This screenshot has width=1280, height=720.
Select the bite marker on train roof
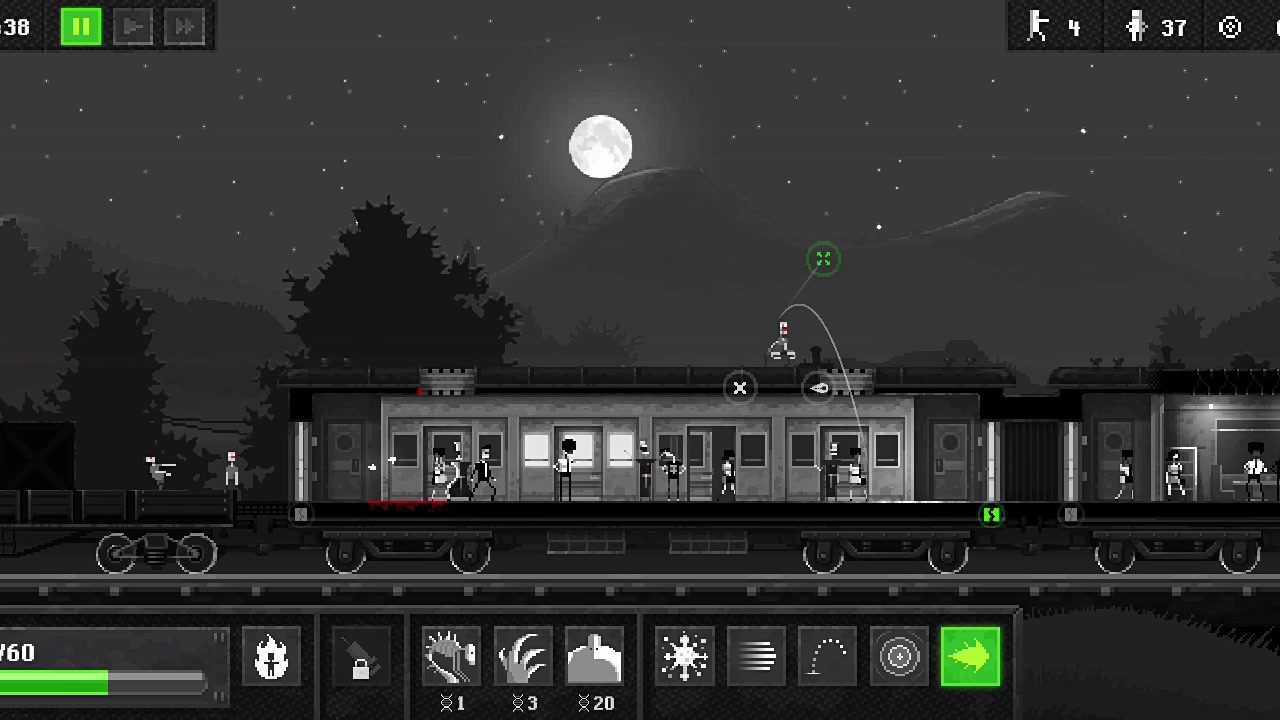click(x=819, y=388)
